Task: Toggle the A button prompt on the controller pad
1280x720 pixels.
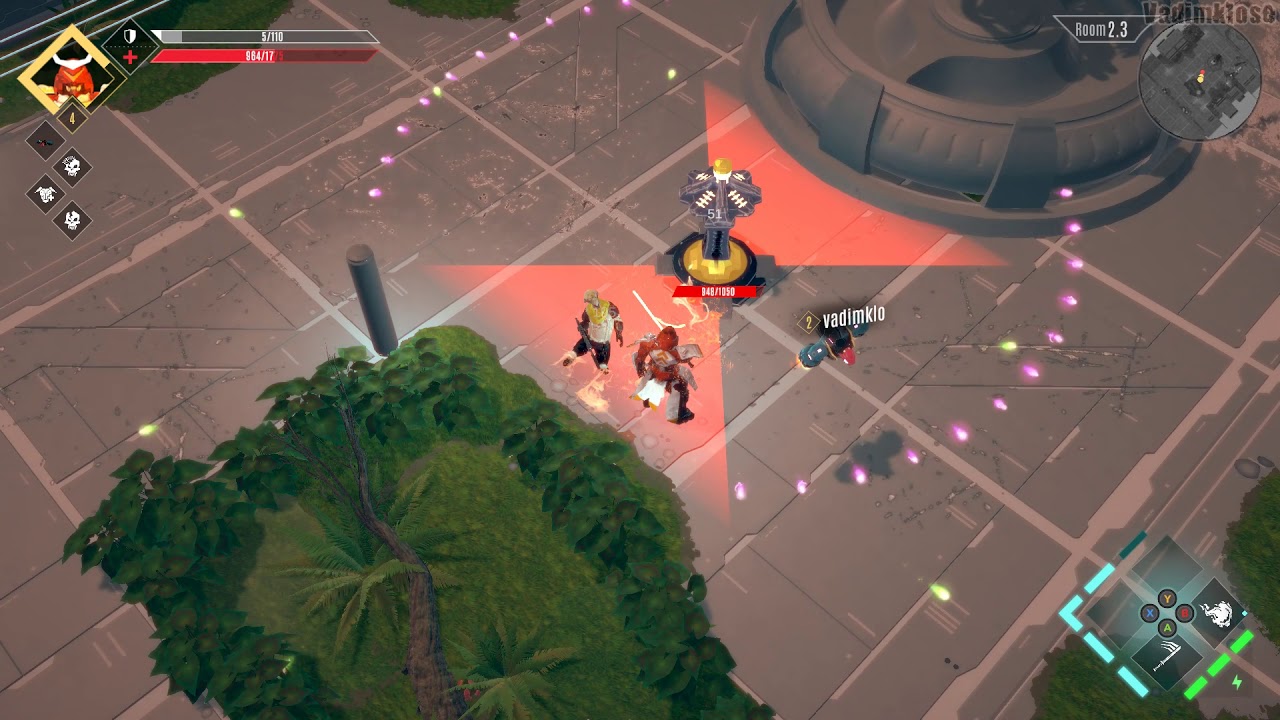Action: click(1167, 628)
